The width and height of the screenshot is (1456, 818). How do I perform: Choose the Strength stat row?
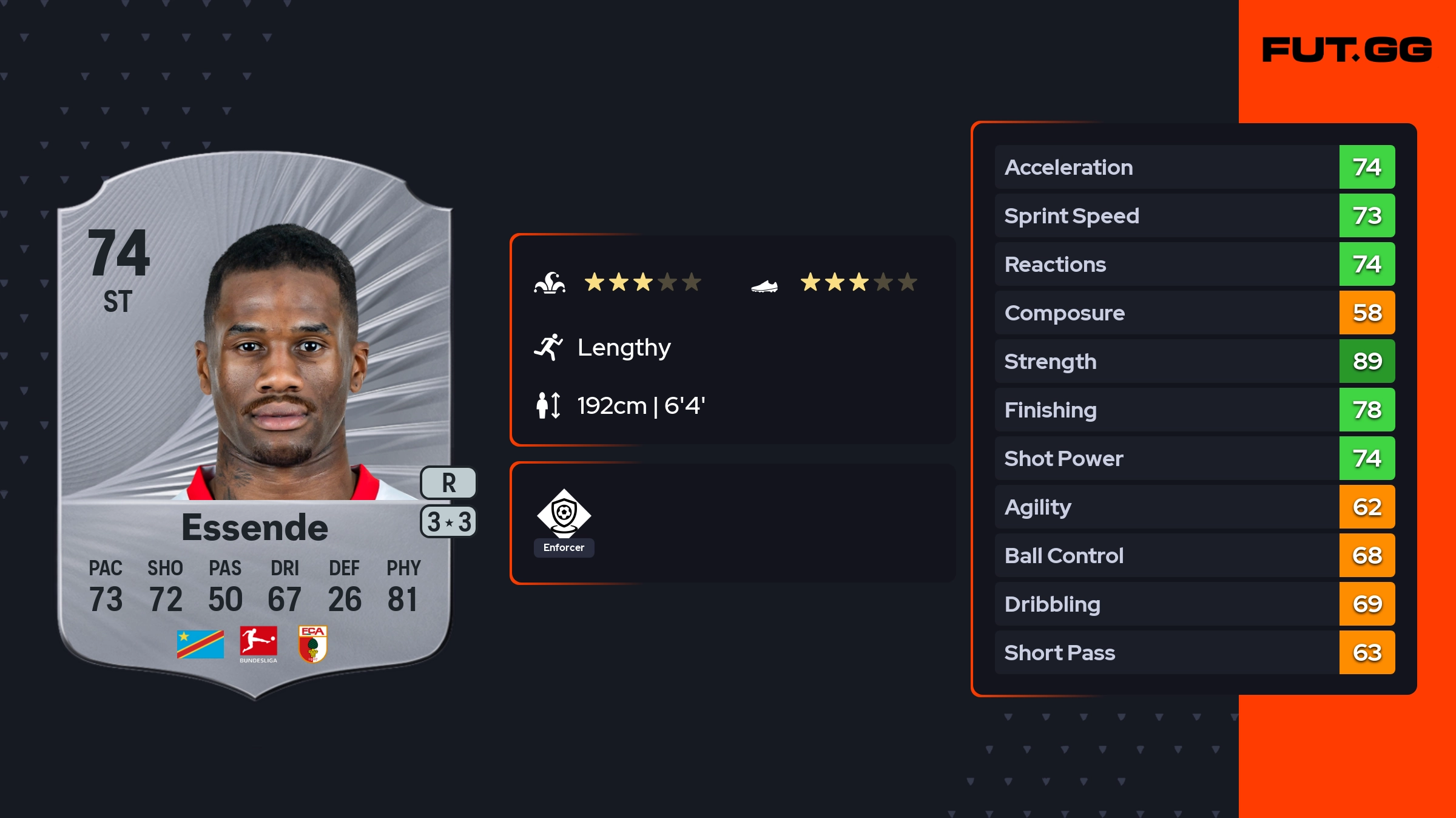tap(1195, 361)
